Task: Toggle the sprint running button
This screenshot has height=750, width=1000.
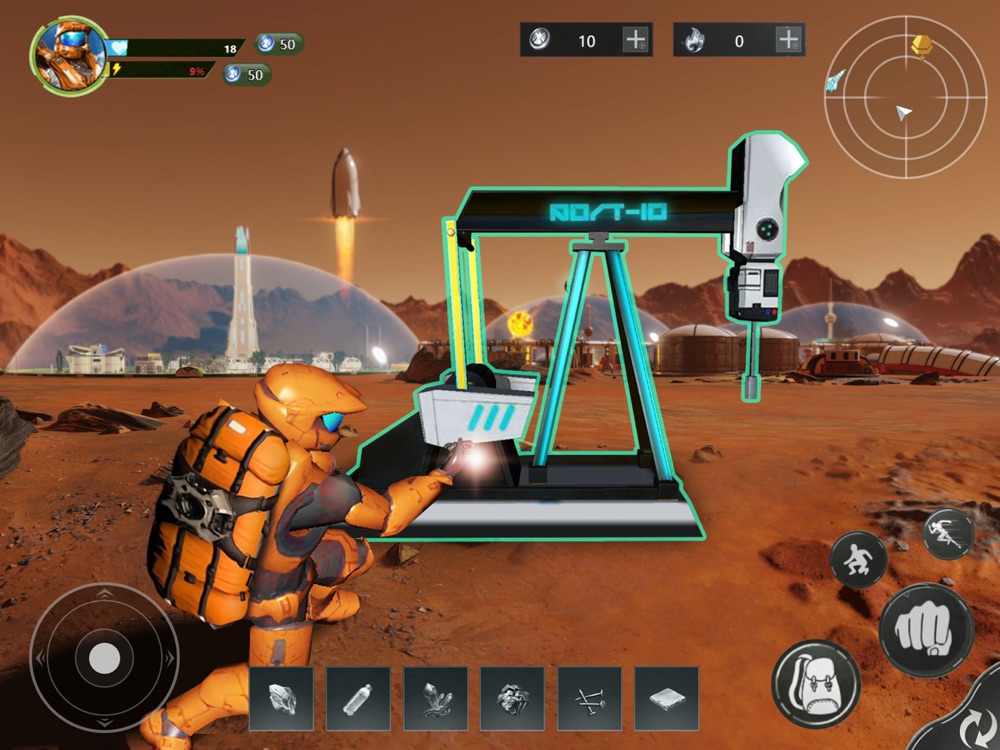Action: (947, 534)
